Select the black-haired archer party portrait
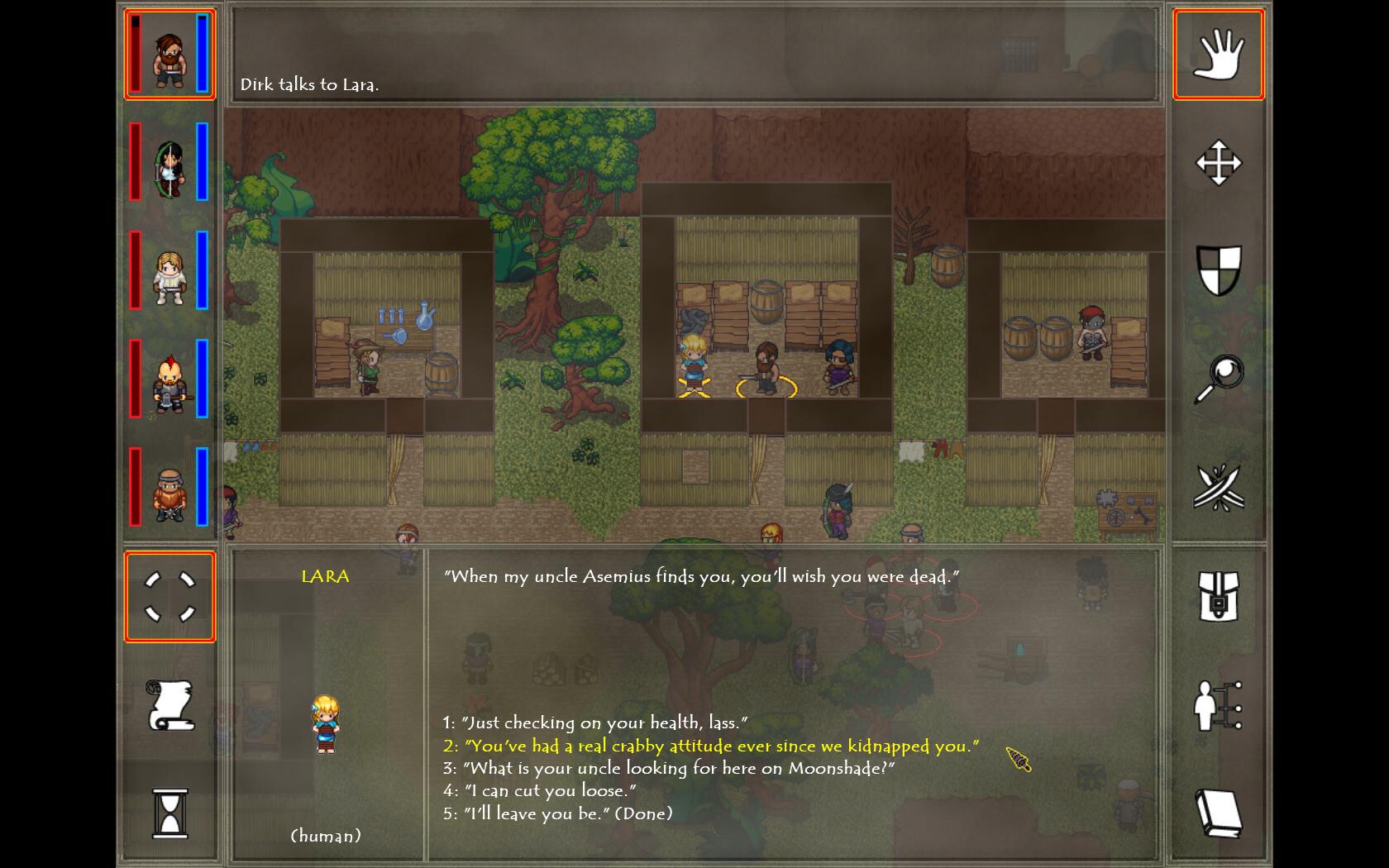 (x=169, y=163)
